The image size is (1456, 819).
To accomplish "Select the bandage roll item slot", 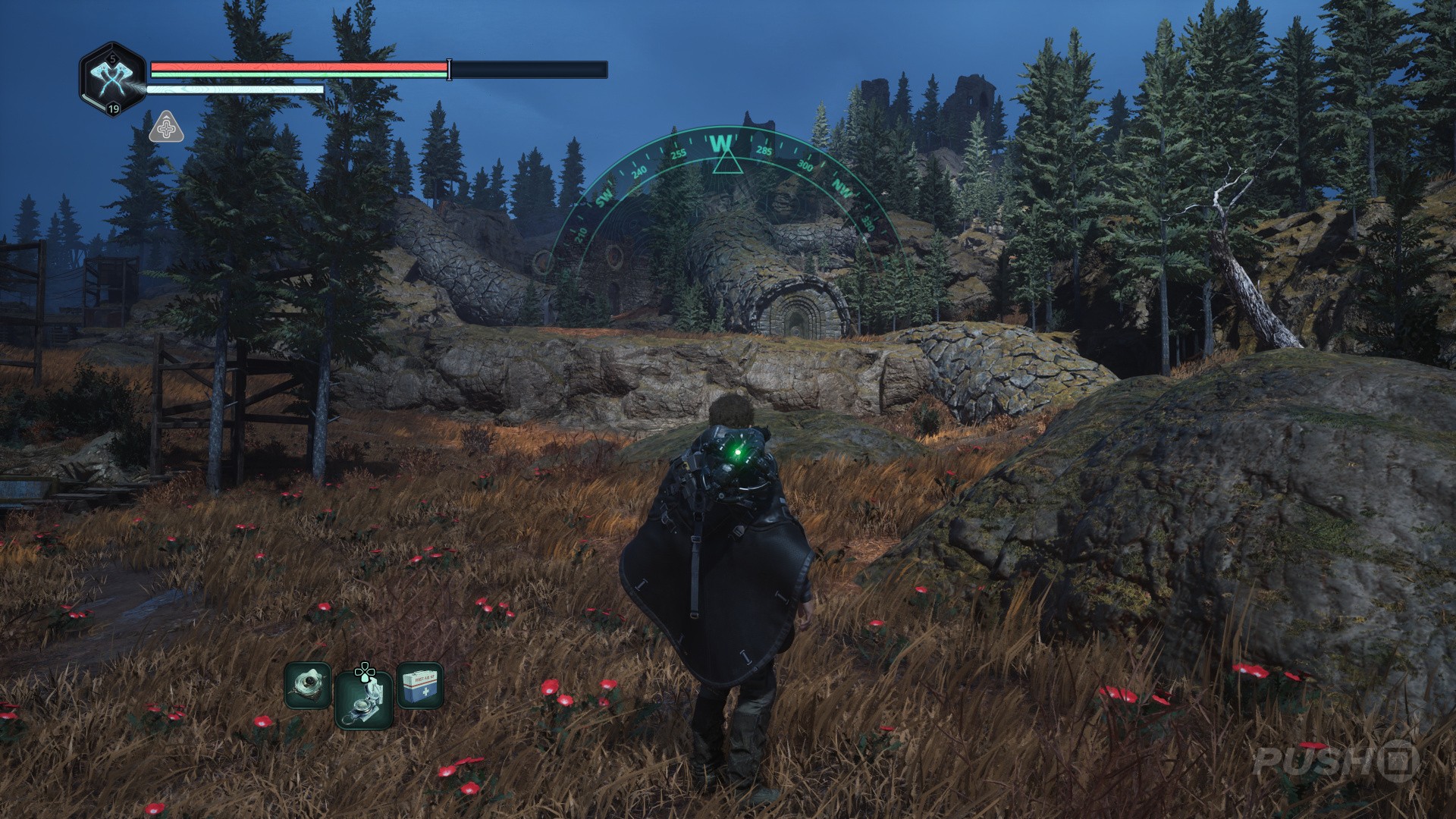I will pyautogui.click(x=308, y=686).
